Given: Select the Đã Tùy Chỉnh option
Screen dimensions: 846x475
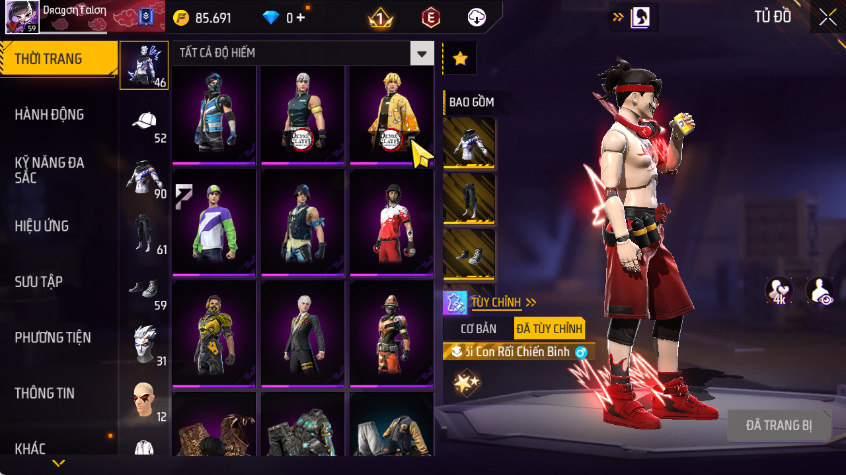Looking at the screenshot, I should pos(549,328).
